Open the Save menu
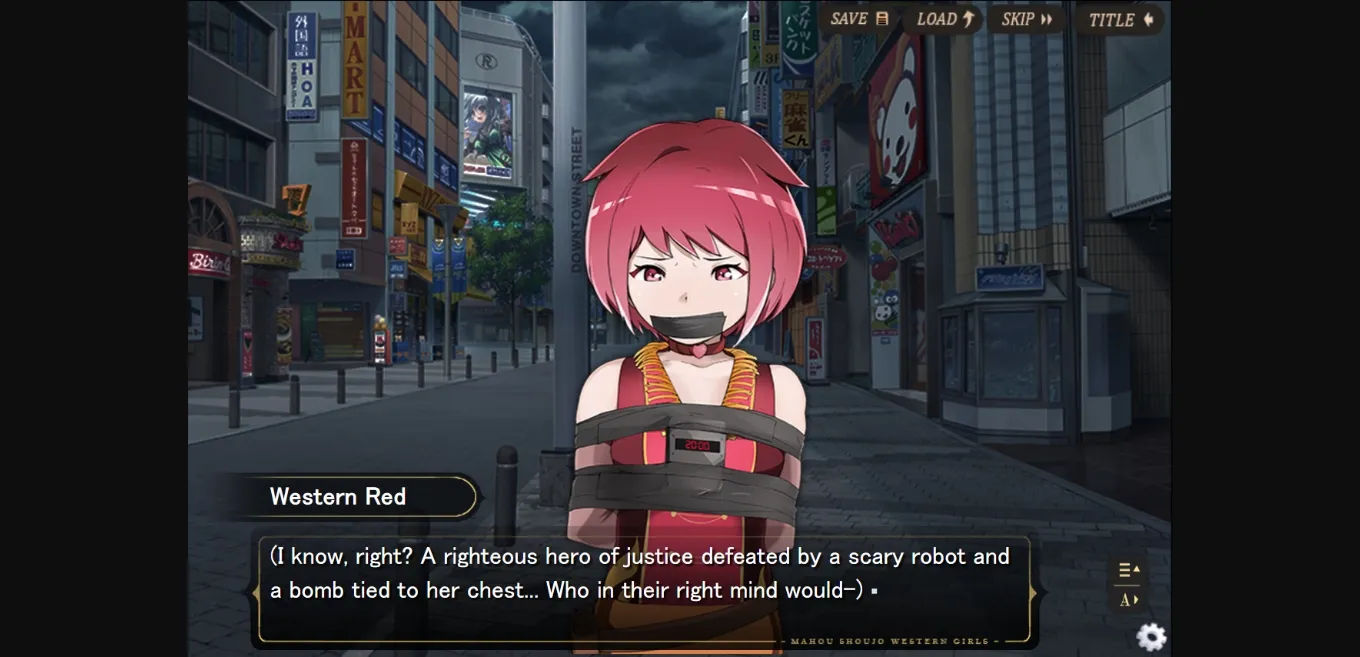The image size is (1360, 657). (x=858, y=19)
